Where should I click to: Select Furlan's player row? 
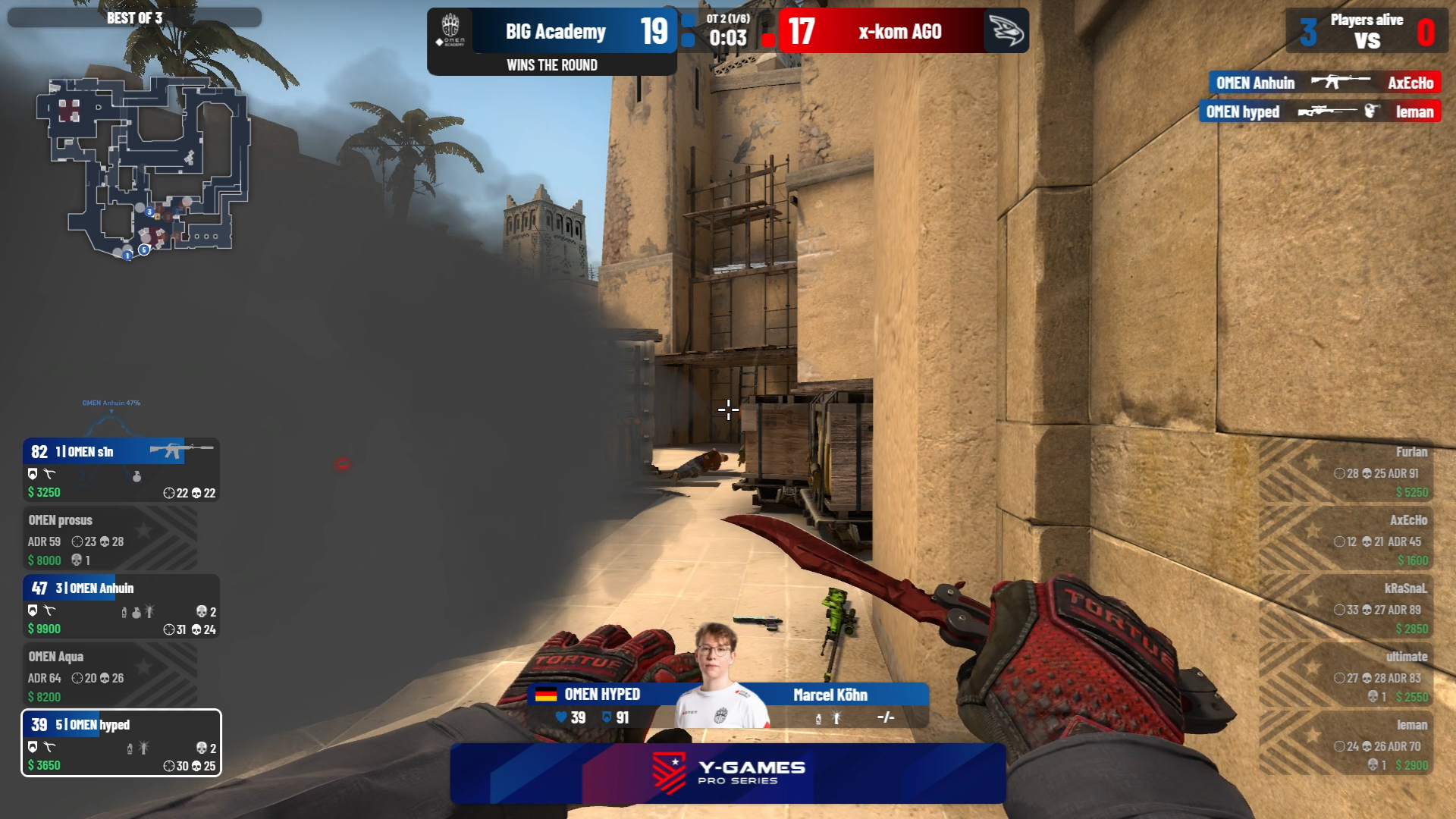tap(1357, 471)
